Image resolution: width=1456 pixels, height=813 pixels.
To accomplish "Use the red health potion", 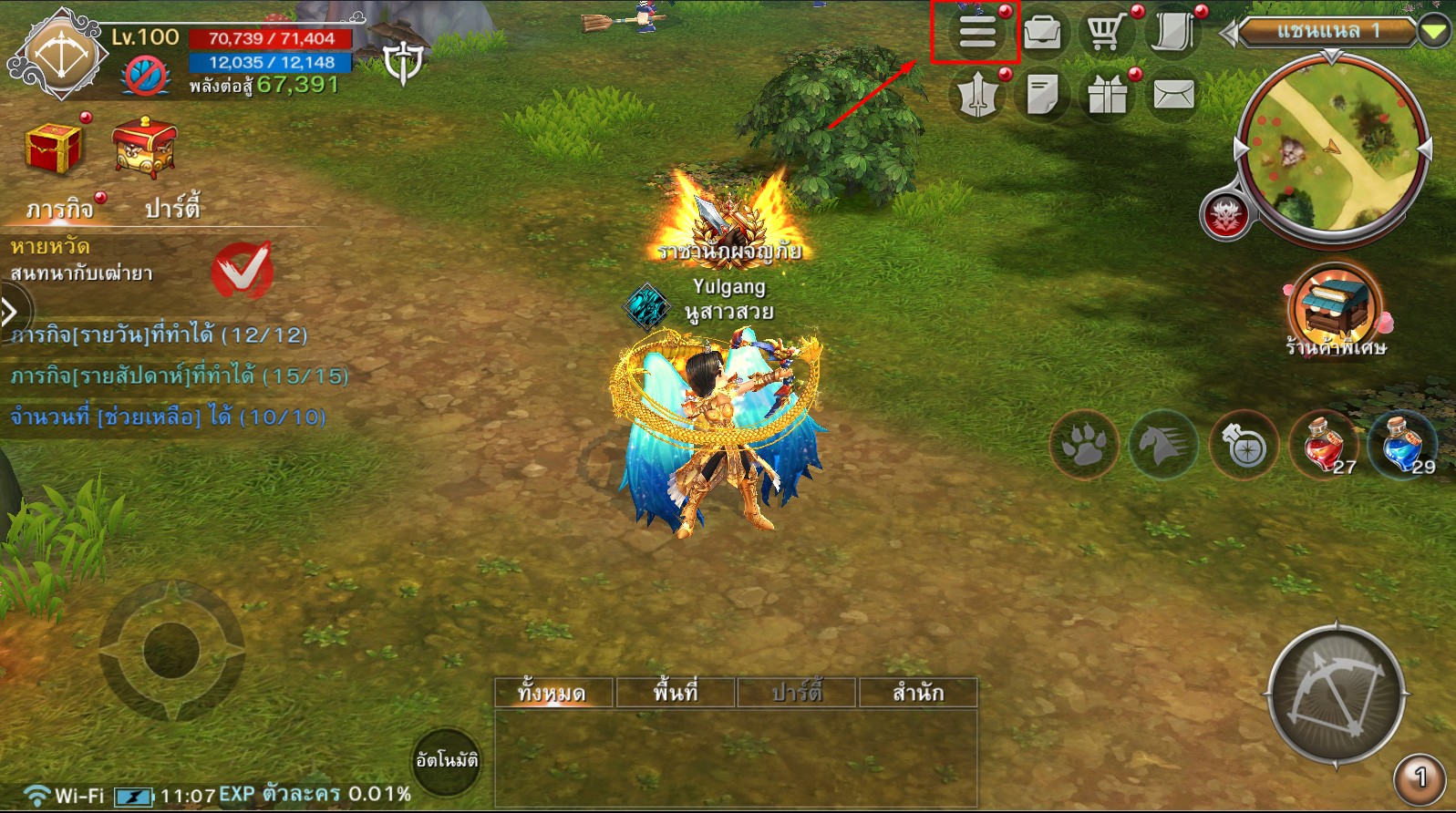I will pyautogui.click(x=1324, y=445).
